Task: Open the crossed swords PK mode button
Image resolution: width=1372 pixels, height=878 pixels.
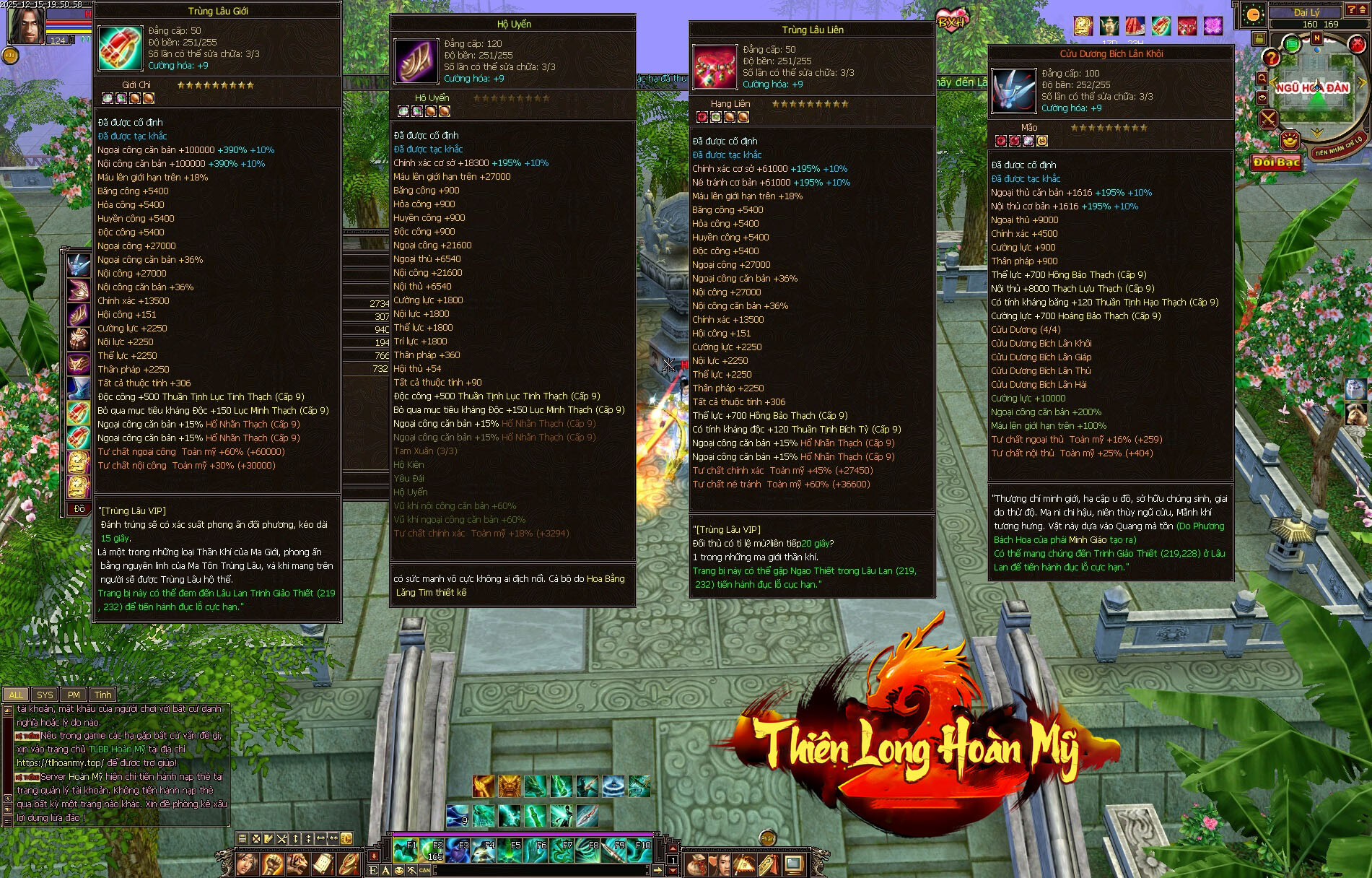Action: click(x=1268, y=119)
